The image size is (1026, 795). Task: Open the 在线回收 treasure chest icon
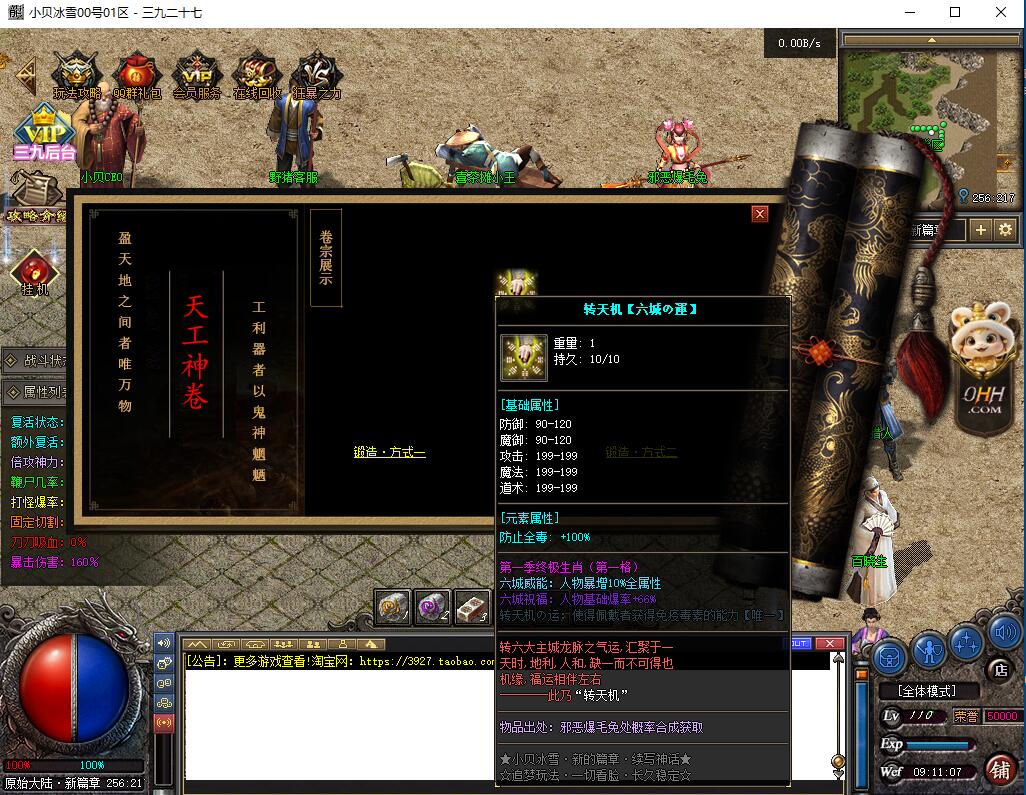coord(257,75)
